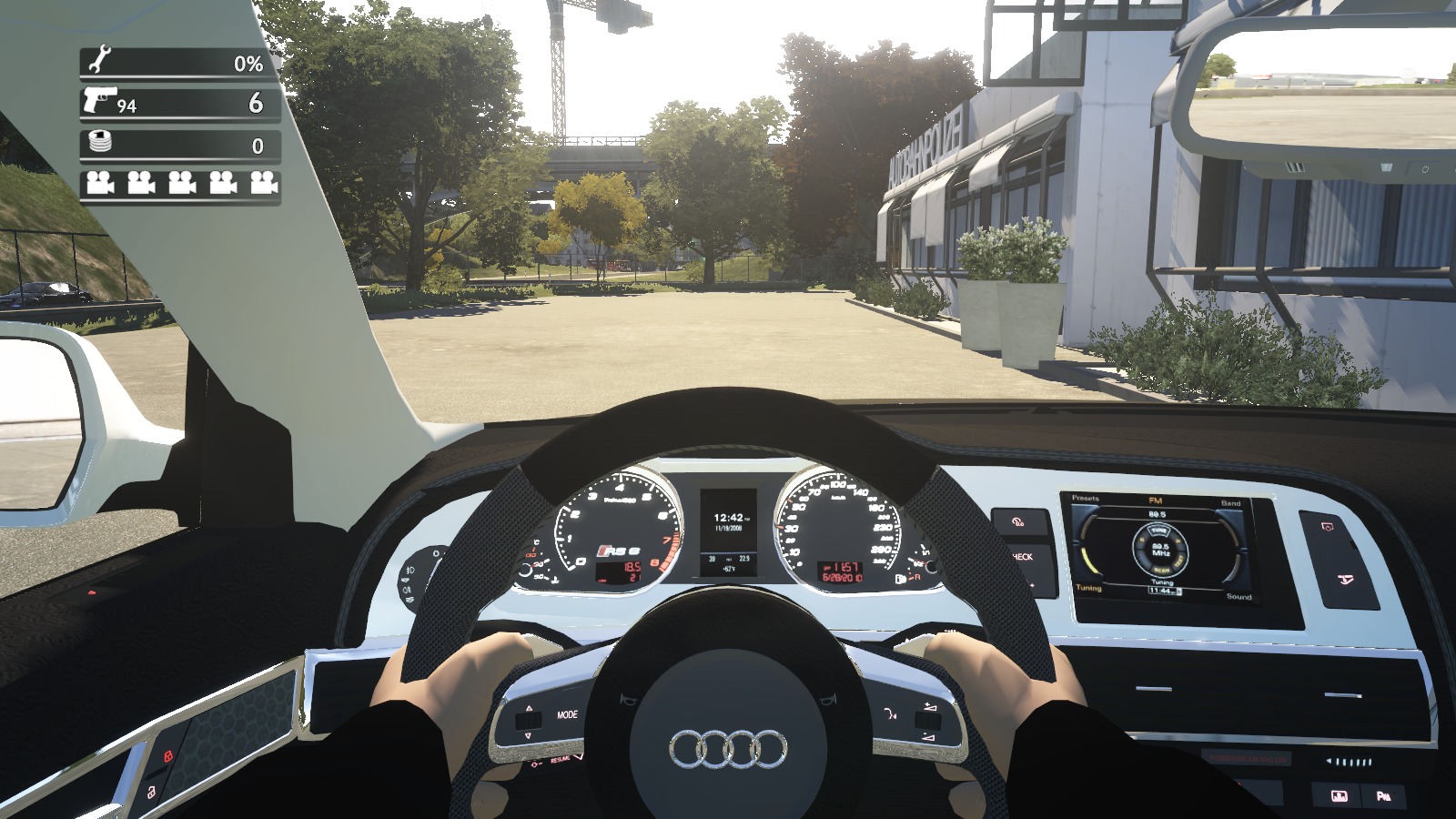Click the coin stack icon
Screen dimensions: 1456x819
(97, 143)
